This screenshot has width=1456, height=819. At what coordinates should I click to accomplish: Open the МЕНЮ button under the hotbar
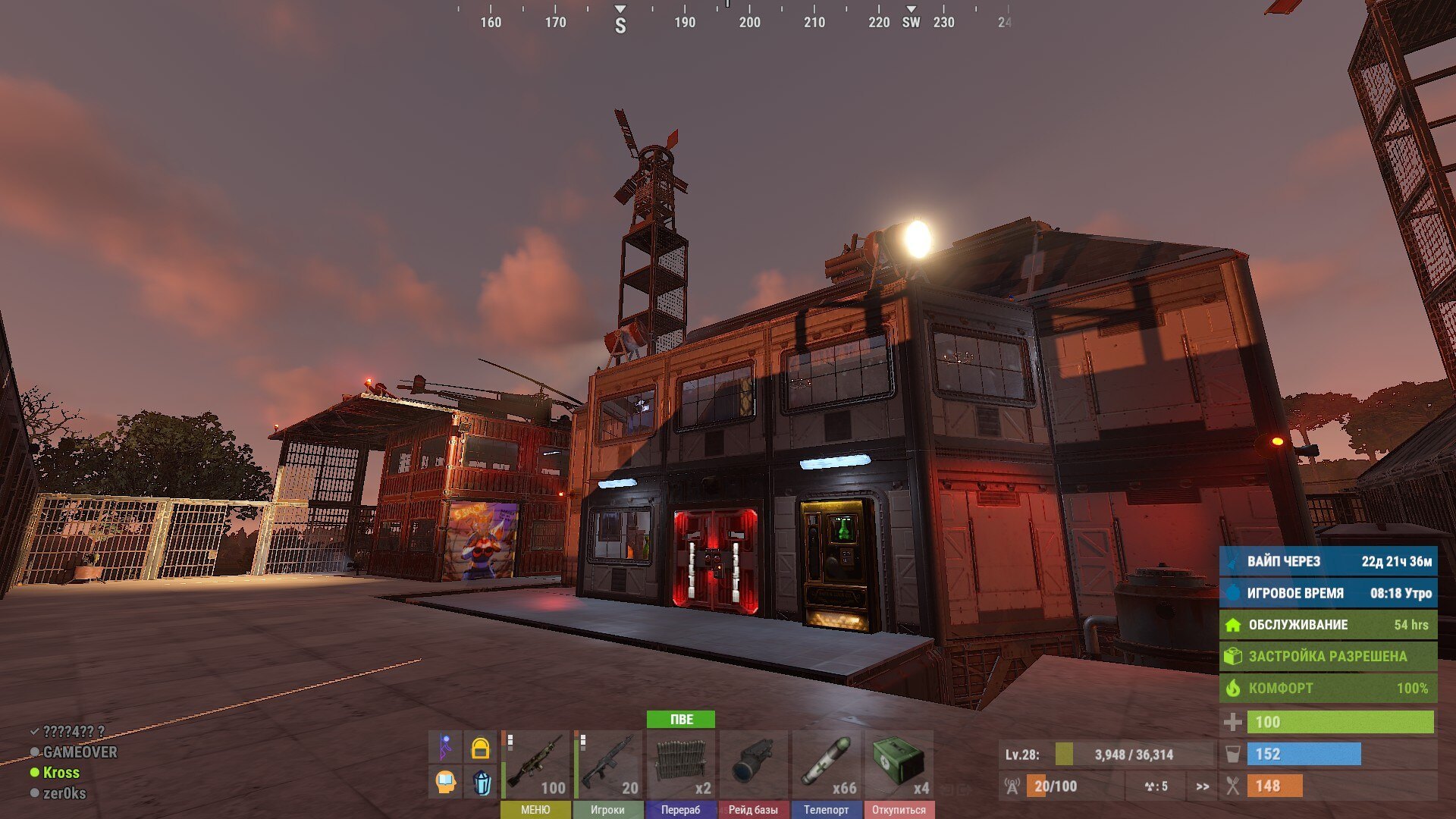point(535,810)
